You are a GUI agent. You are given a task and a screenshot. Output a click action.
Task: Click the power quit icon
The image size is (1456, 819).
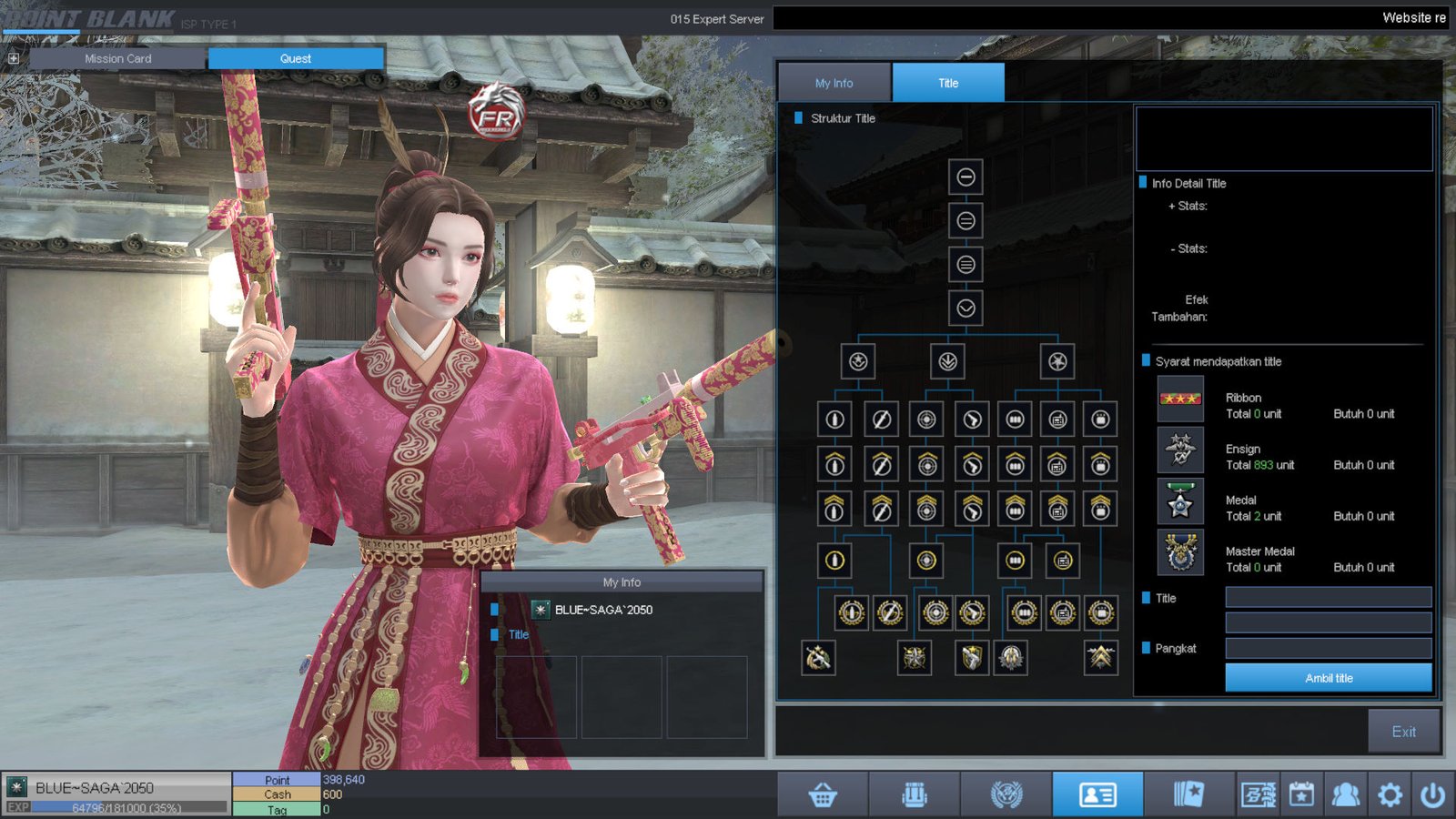click(1433, 795)
